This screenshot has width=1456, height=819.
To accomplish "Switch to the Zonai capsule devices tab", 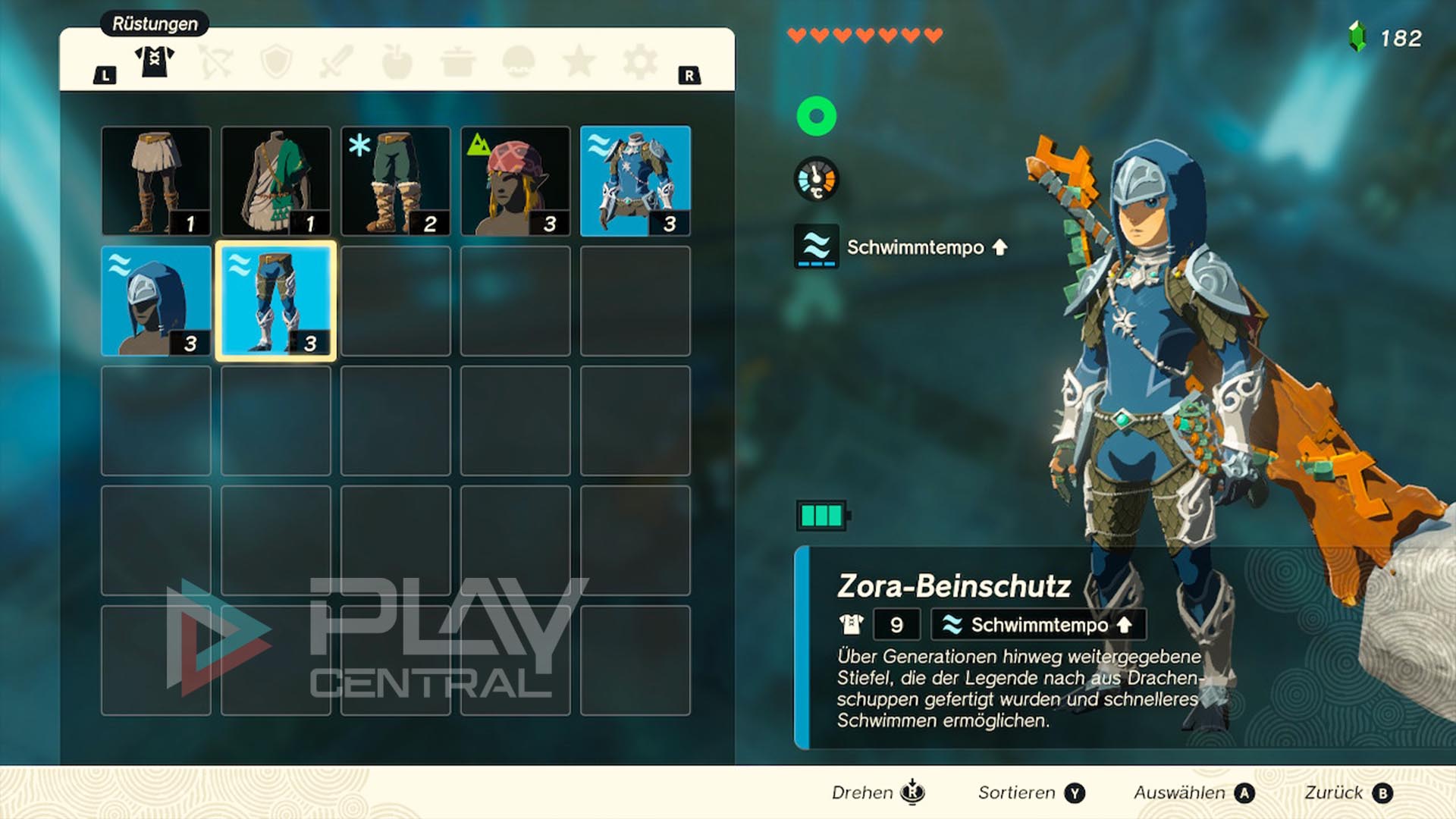I will pyautogui.click(x=519, y=61).
